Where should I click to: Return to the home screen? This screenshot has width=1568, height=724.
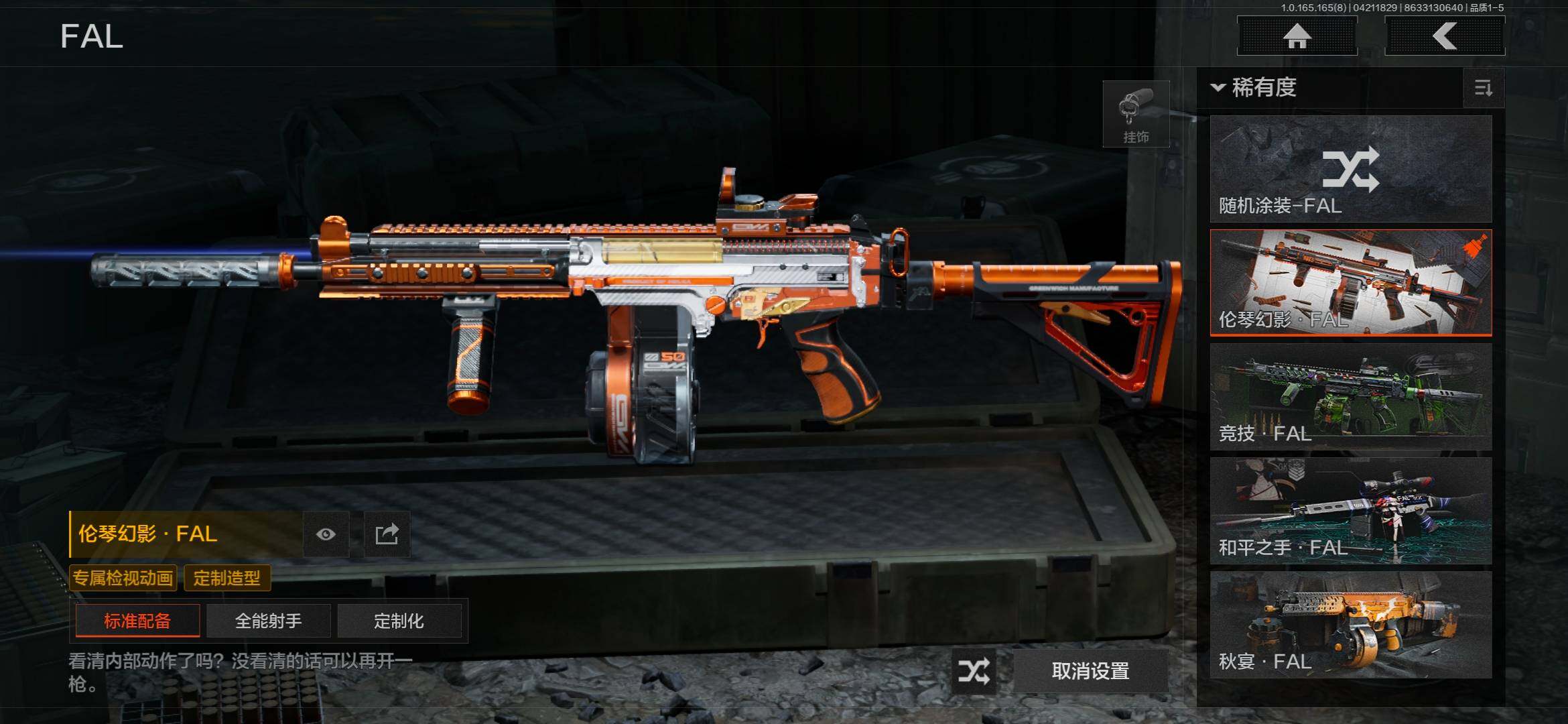pos(1297,36)
